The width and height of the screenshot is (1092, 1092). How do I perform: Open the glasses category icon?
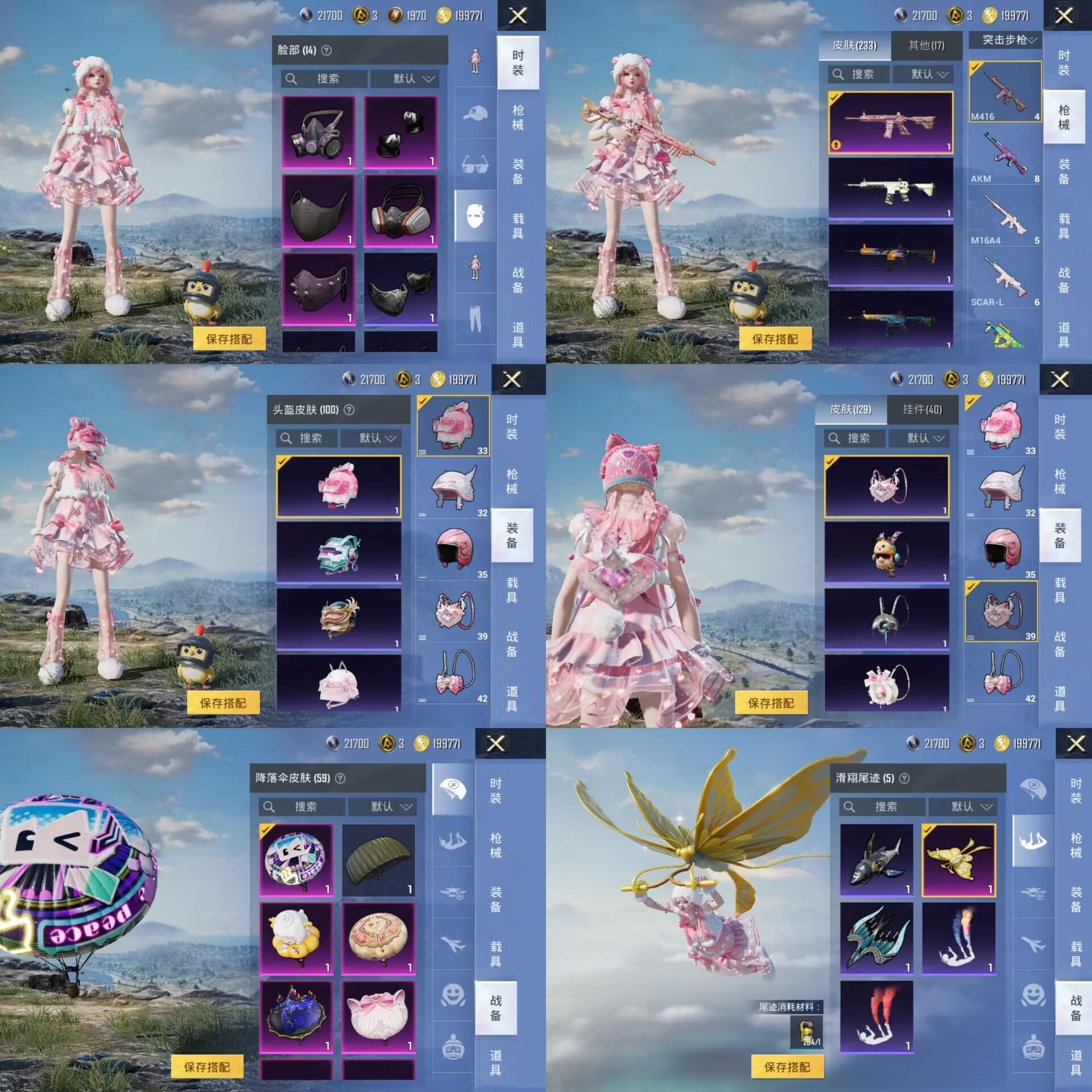(x=475, y=165)
